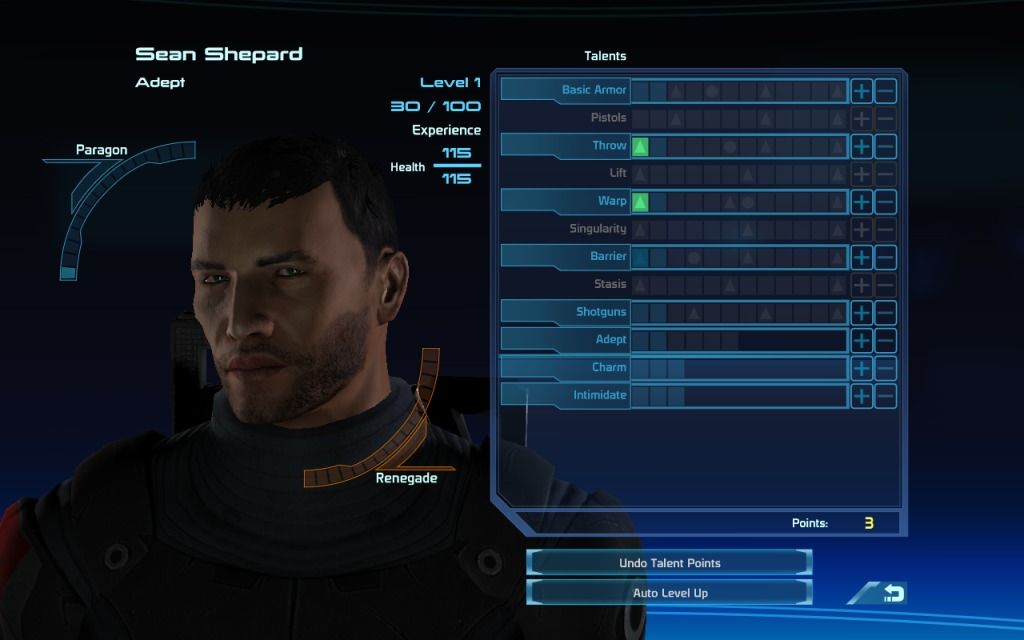Image resolution: width=1024 pixels, height=640 pixels.
Task: Add a point to Basic Armor
Action: (x=861, y=91)
